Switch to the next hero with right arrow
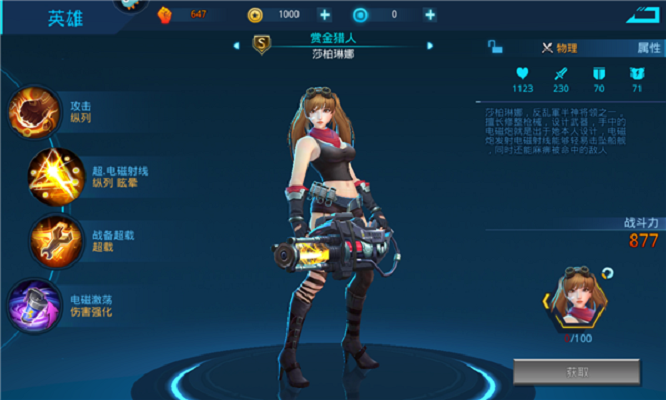 430,45
